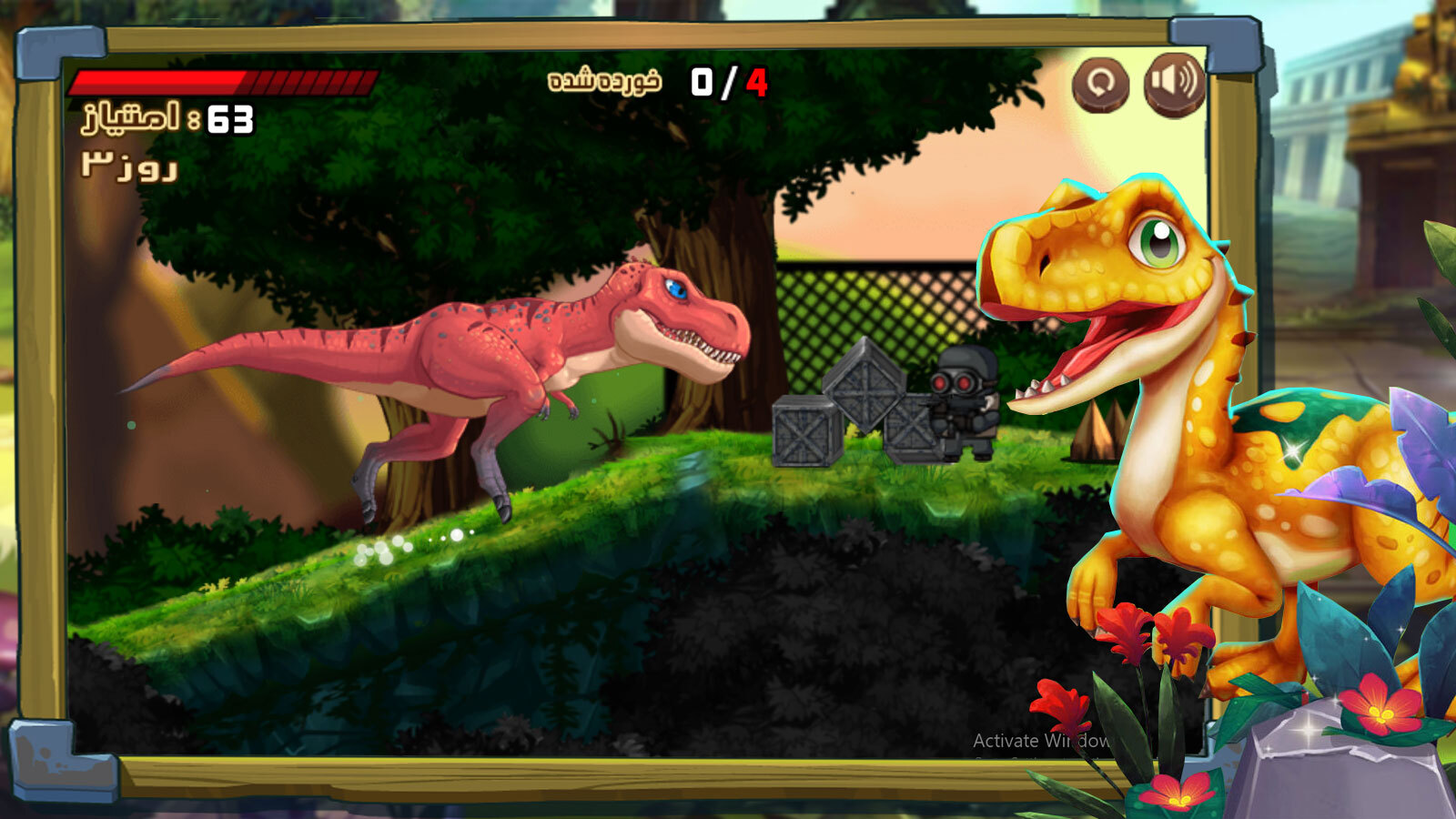The width and height of the screenshot is (1456, 819).
Task: Toggle the sound speaker button
Action: point(1173,83)
